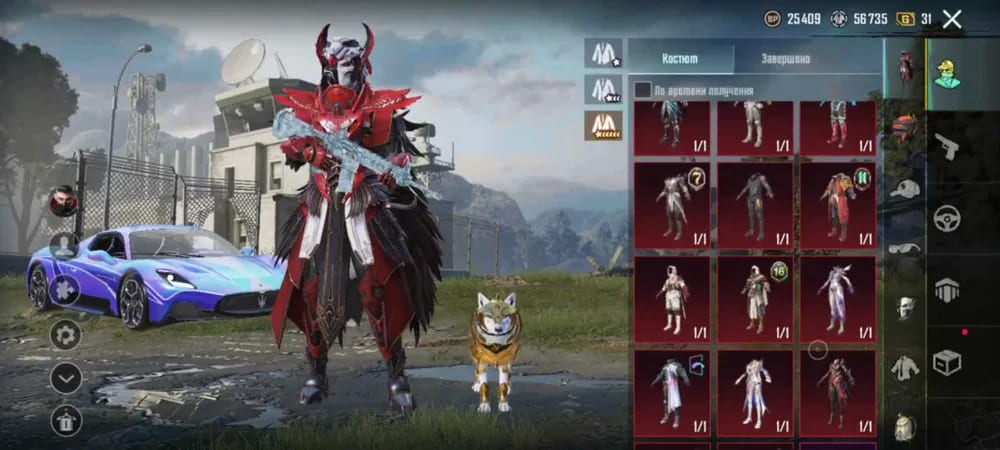Select the face mask category

905,308
